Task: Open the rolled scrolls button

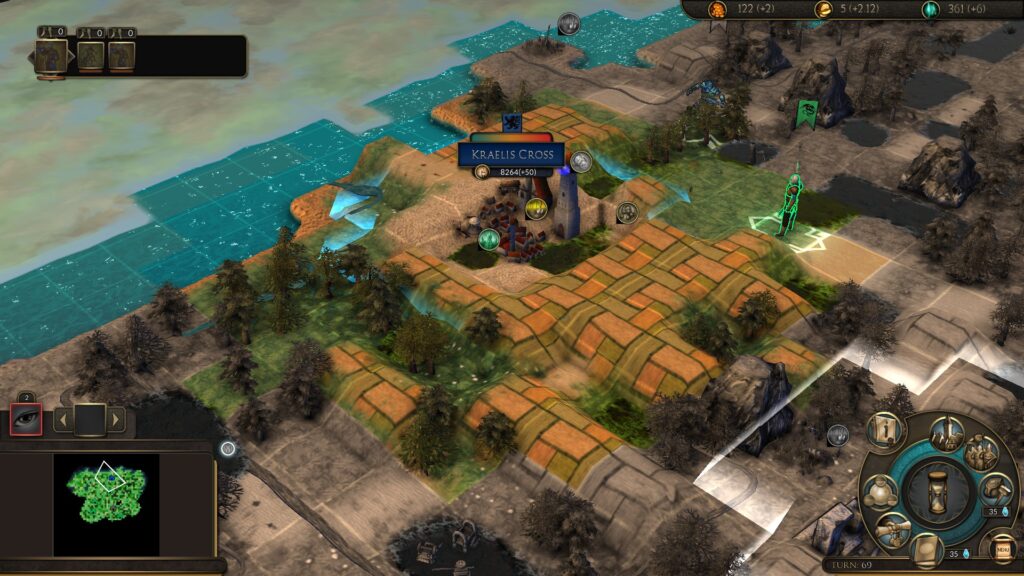Action: pos(889,529)
